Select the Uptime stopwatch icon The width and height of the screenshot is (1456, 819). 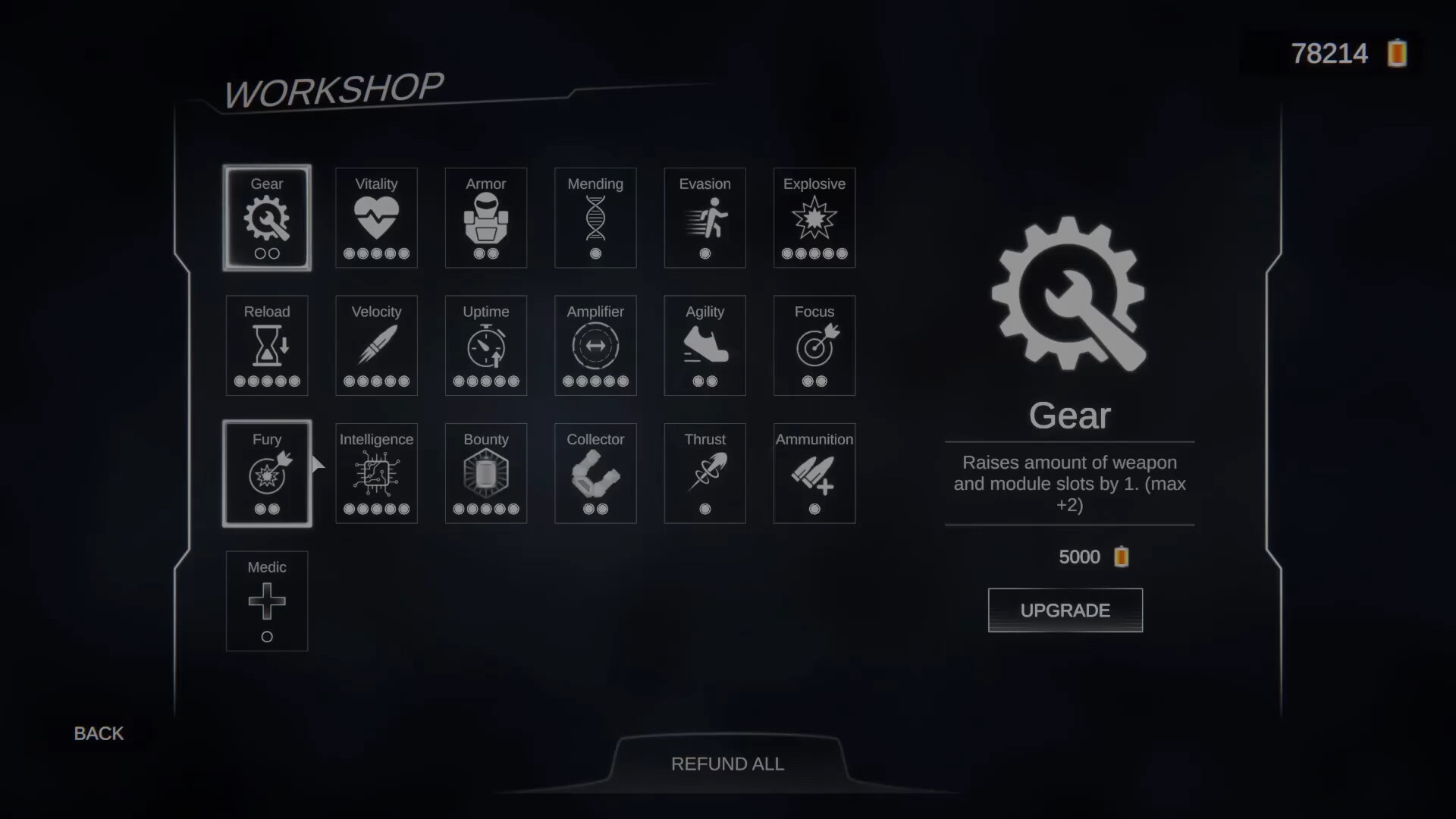(x=485, y=345)
